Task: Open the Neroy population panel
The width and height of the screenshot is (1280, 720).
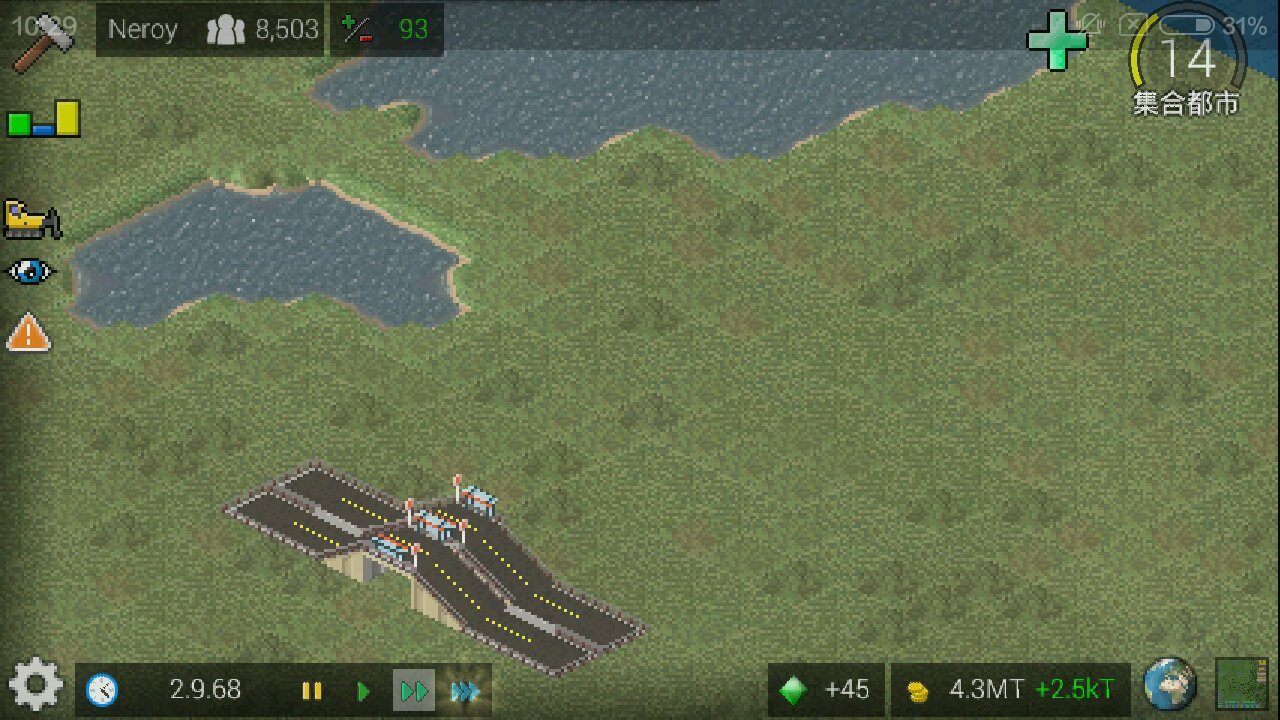Action: pos(212,30)
